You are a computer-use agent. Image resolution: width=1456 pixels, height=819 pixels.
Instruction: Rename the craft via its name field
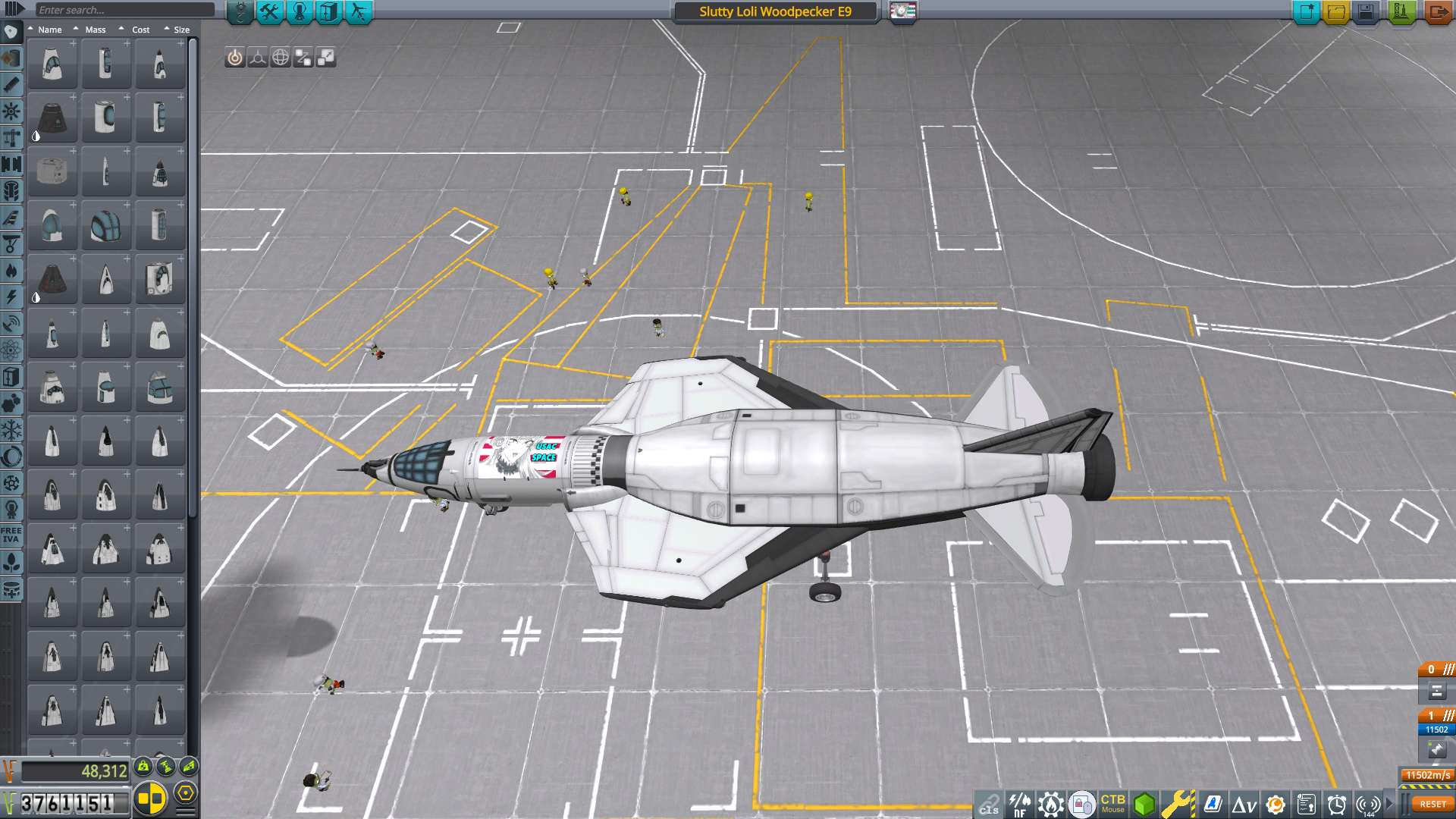pos(775,11)
